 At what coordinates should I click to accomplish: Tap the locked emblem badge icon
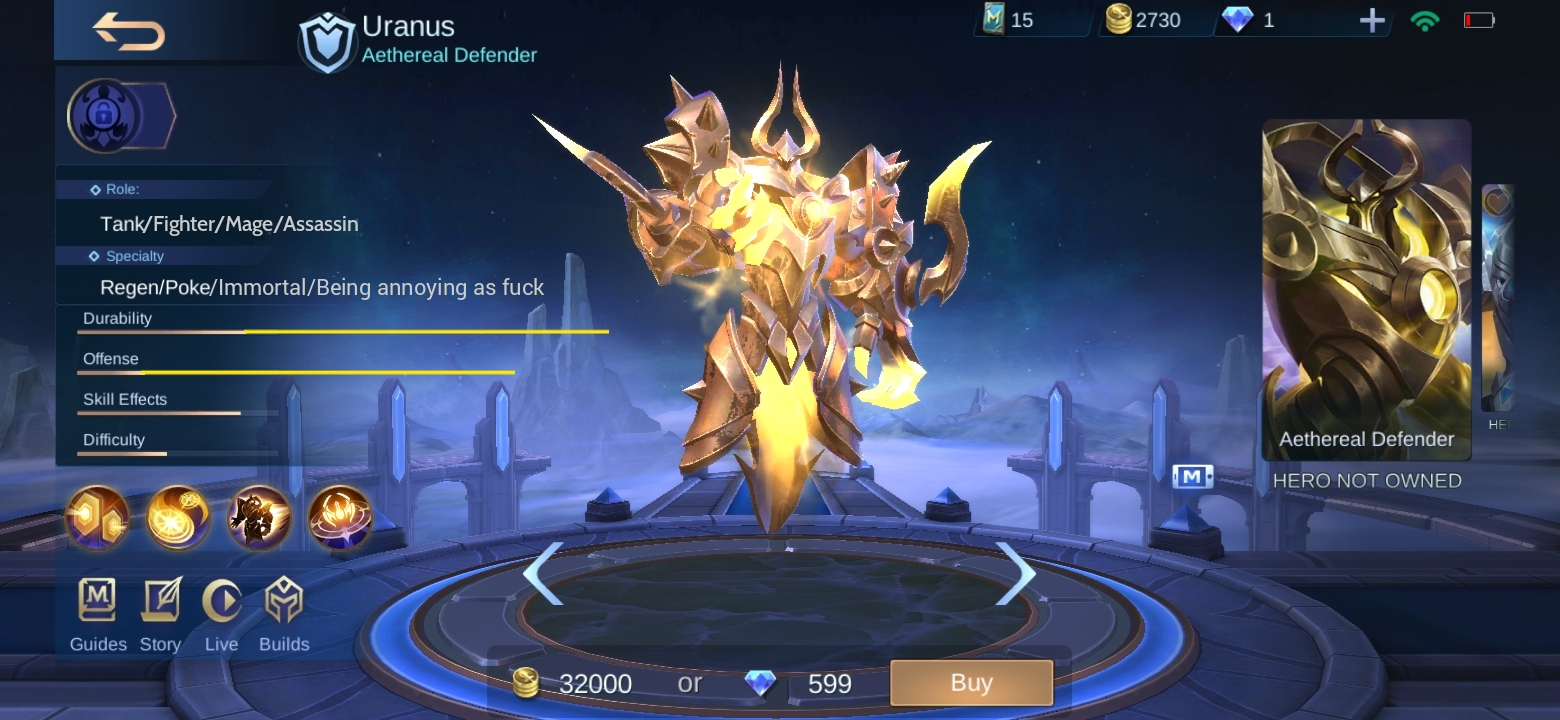pos(103,116)
